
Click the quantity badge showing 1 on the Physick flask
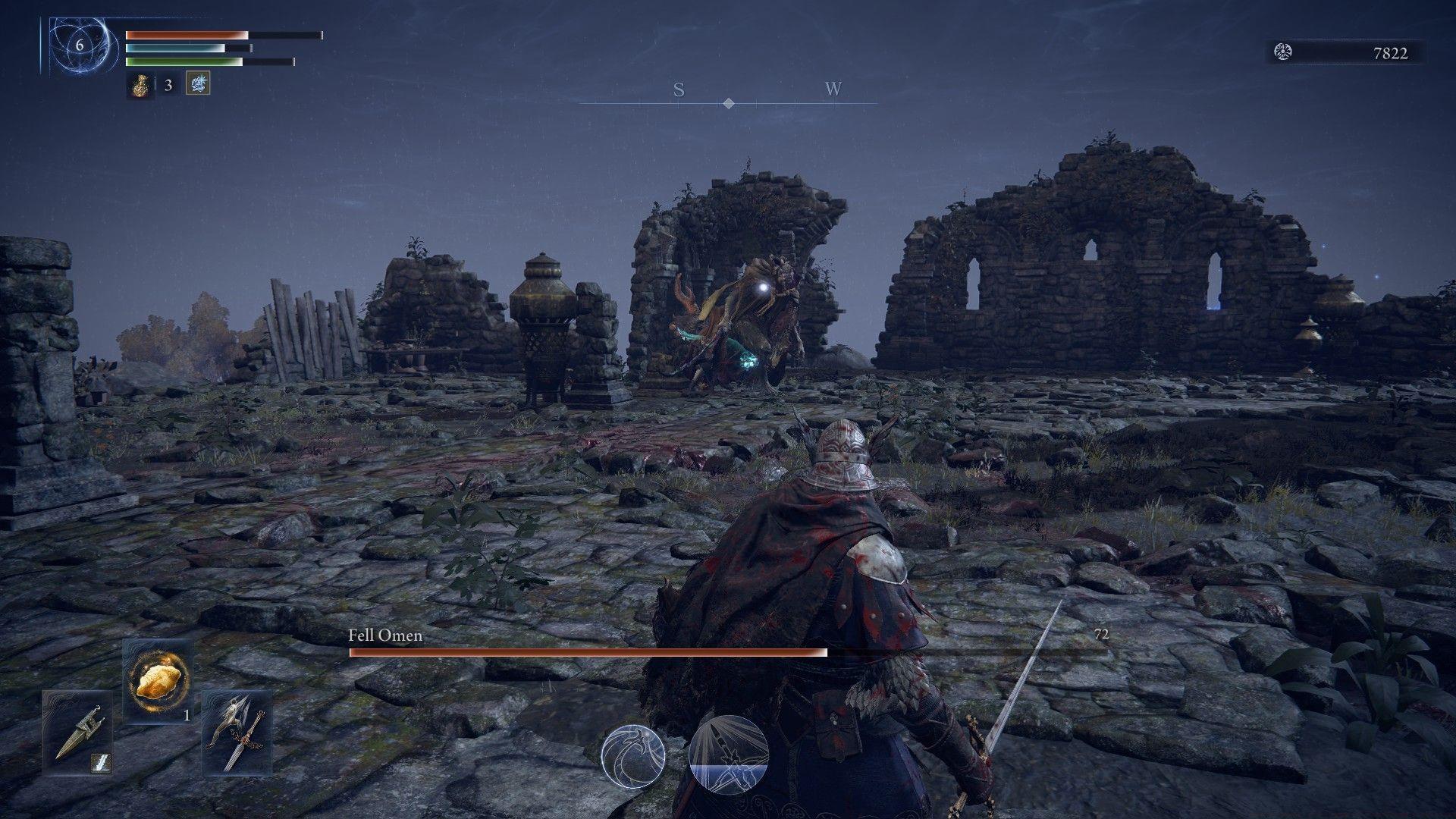187,715
